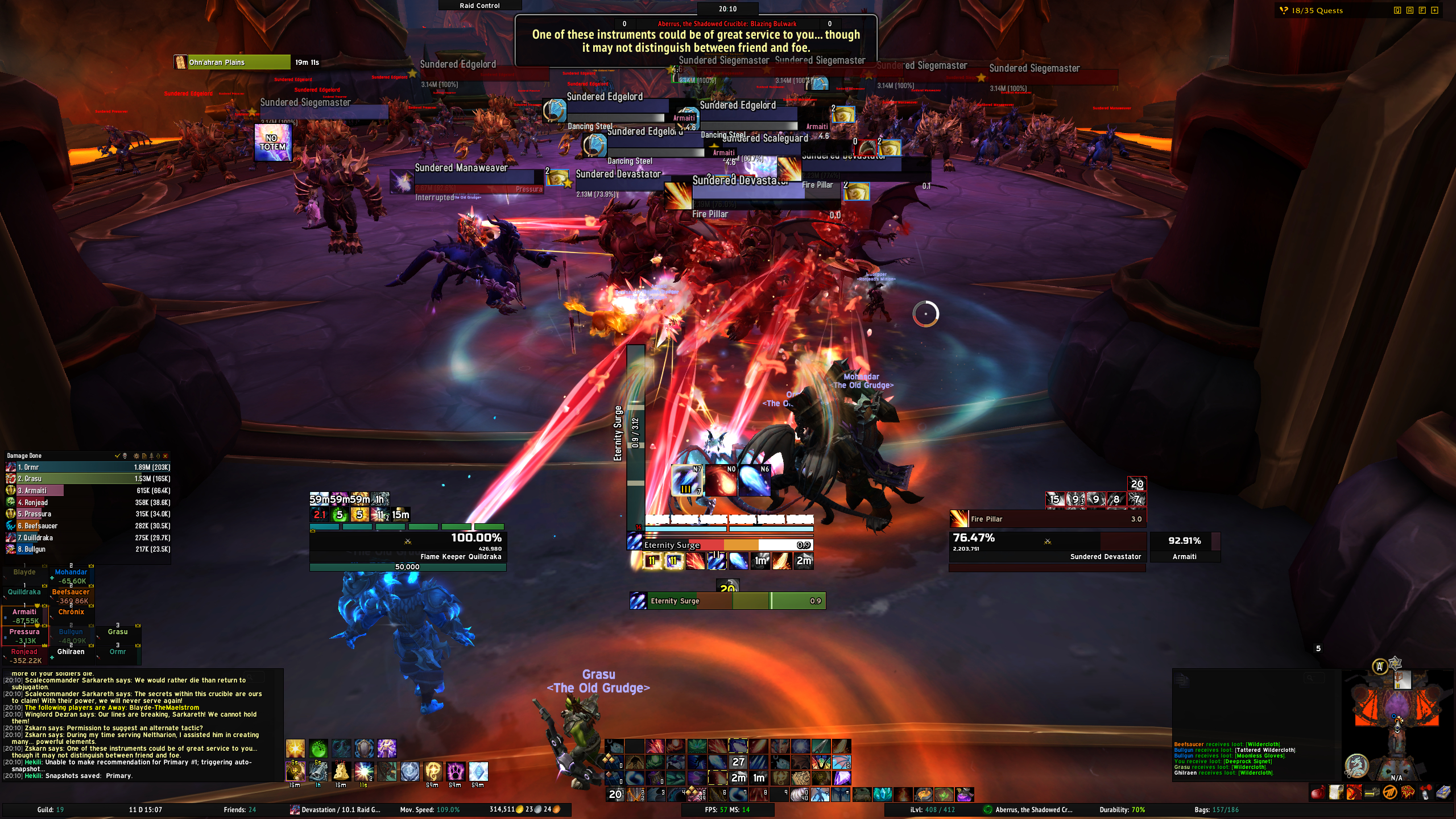
Task: Click the red megaphone icon
Action: [1426, 792]
